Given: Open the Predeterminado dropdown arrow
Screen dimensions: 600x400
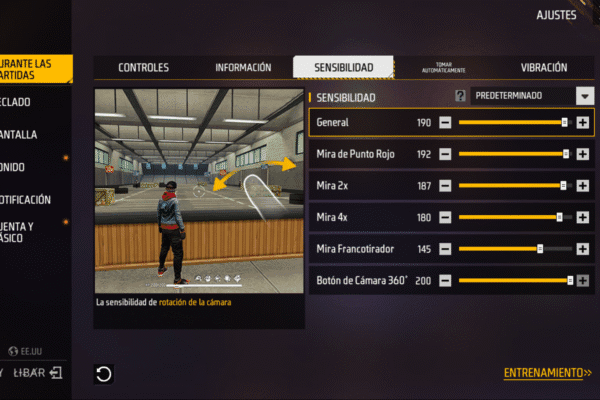Looking at the screenshot, I should coord(585,96).
